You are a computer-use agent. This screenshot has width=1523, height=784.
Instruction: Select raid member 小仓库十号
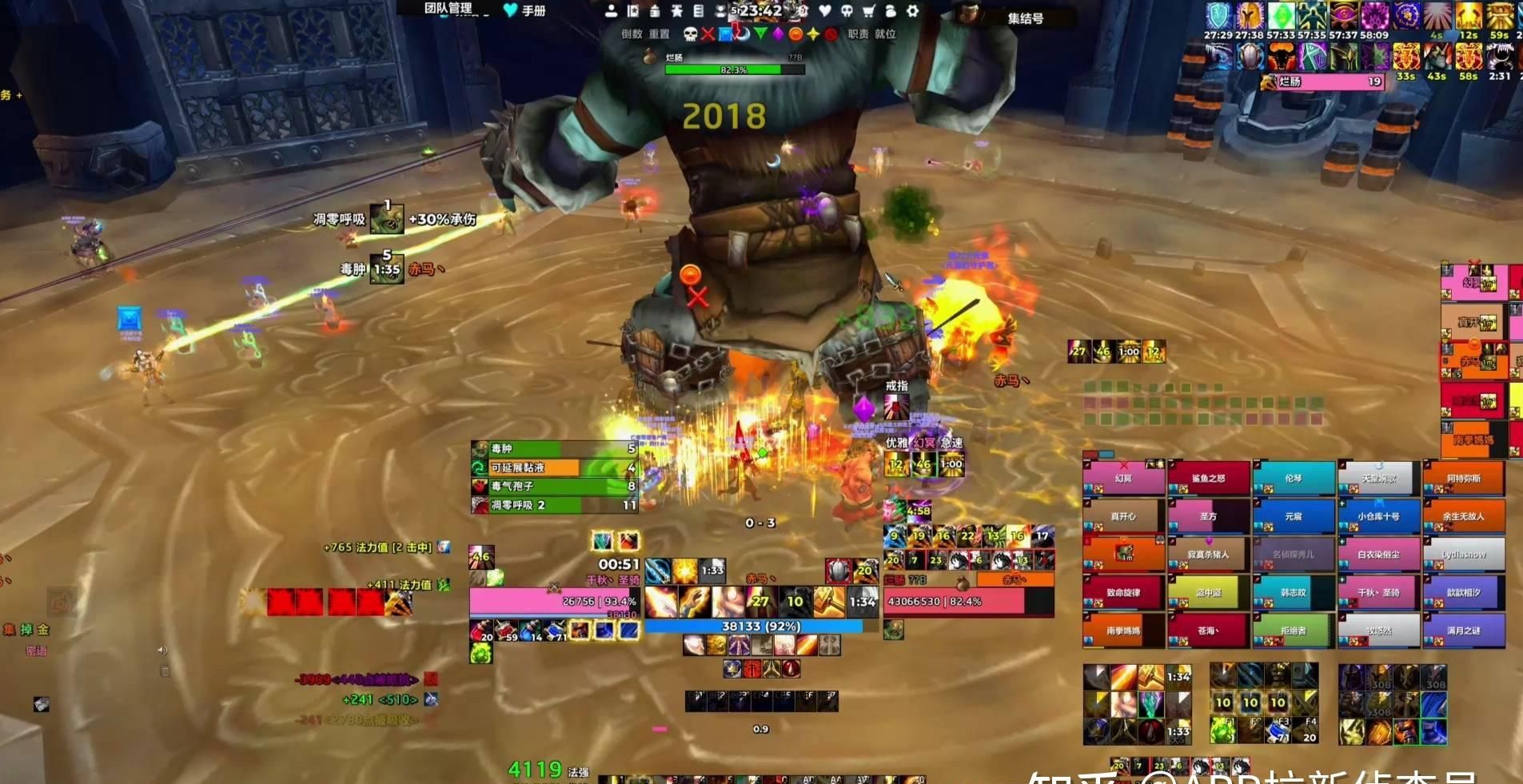pyautogui.click(x=1378, y=516)
